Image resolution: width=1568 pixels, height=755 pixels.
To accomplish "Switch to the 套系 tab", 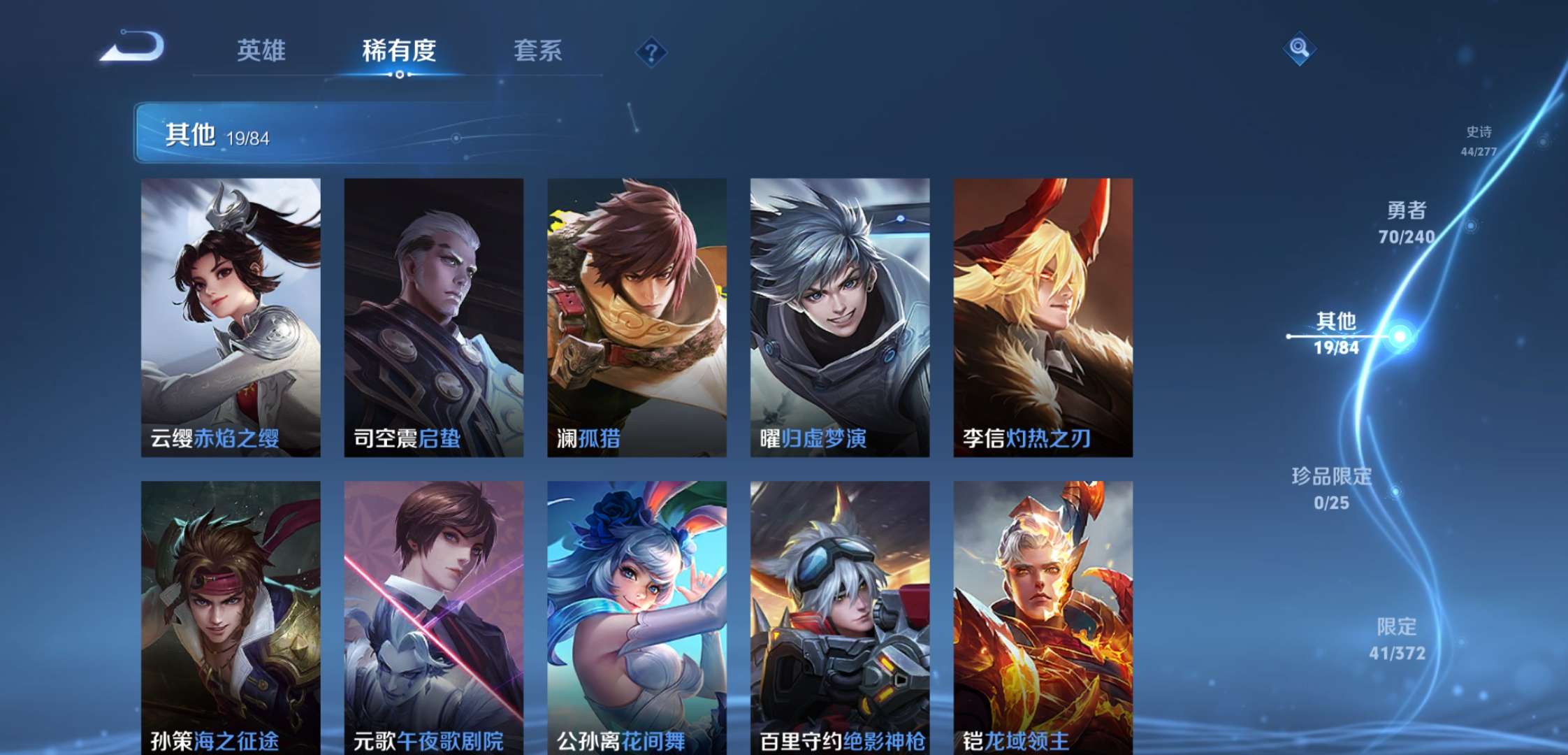I will coord(539,51).
